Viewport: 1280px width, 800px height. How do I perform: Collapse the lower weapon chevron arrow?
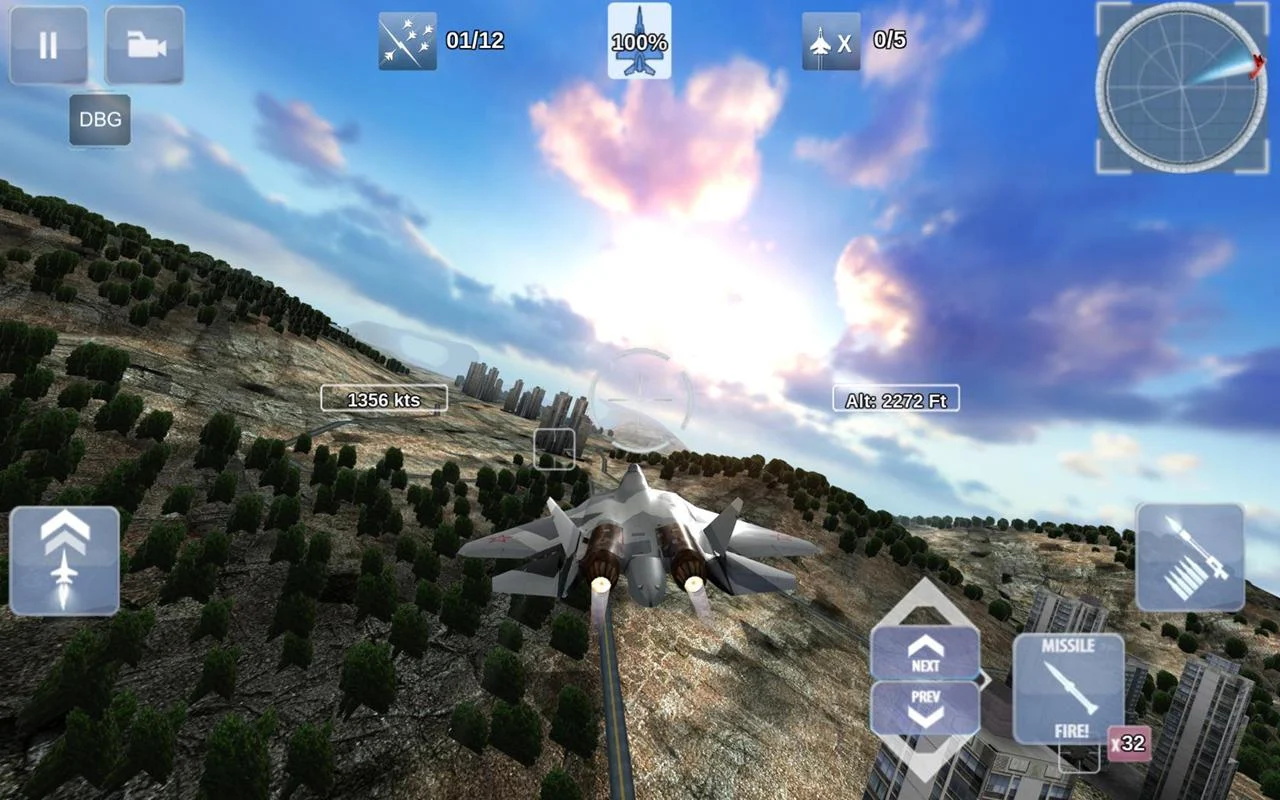(925, 763)
